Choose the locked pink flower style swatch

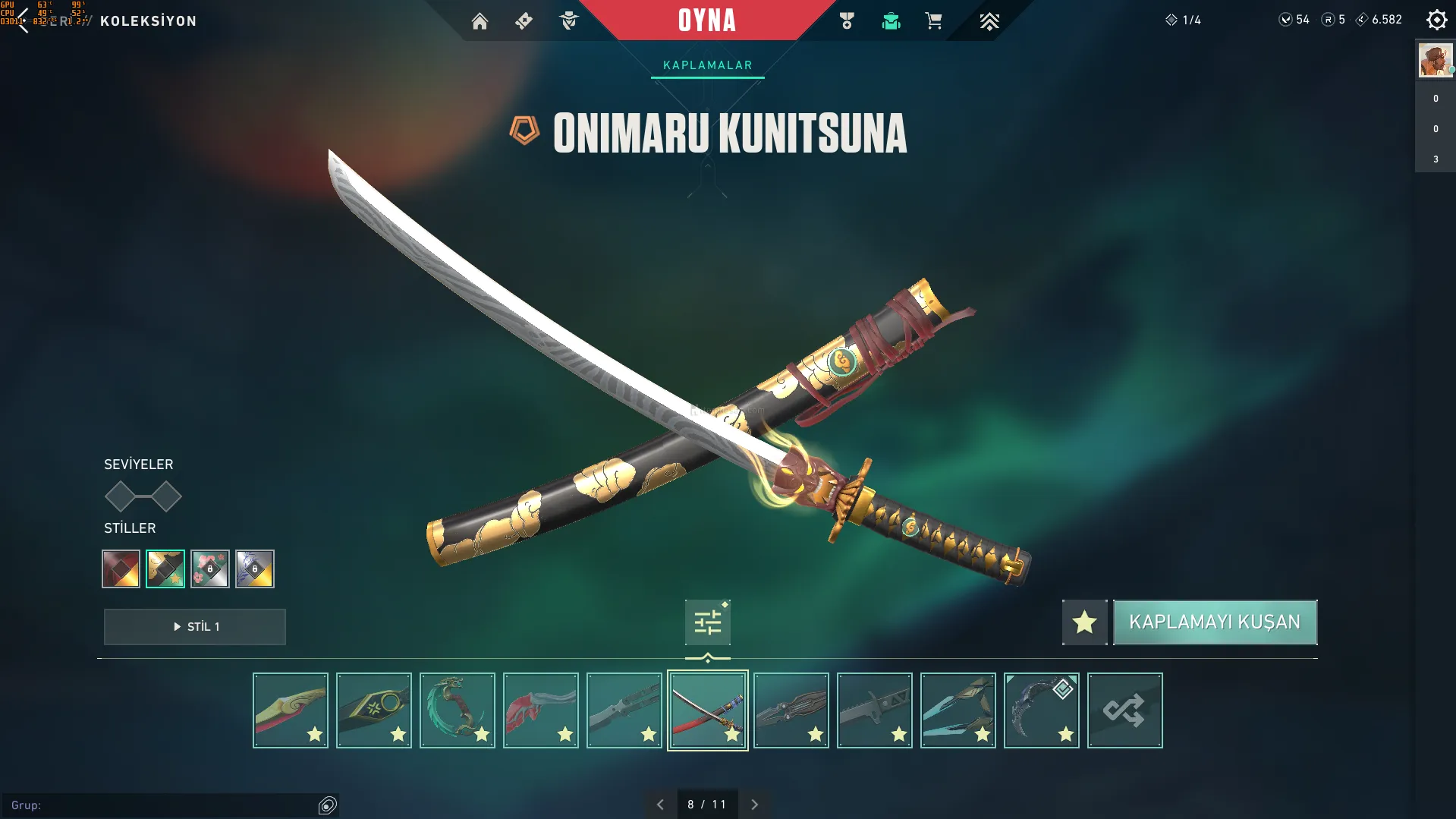[x=210, y=569]
